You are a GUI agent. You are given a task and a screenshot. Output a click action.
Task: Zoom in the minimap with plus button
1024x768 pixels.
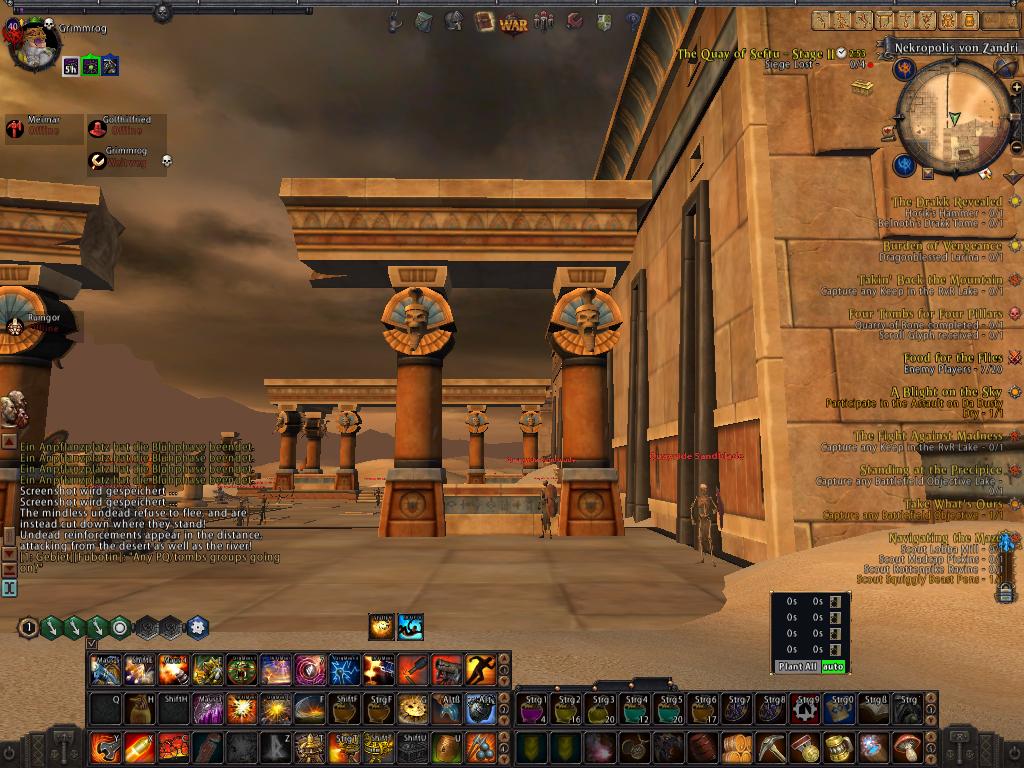(1016, 88)
